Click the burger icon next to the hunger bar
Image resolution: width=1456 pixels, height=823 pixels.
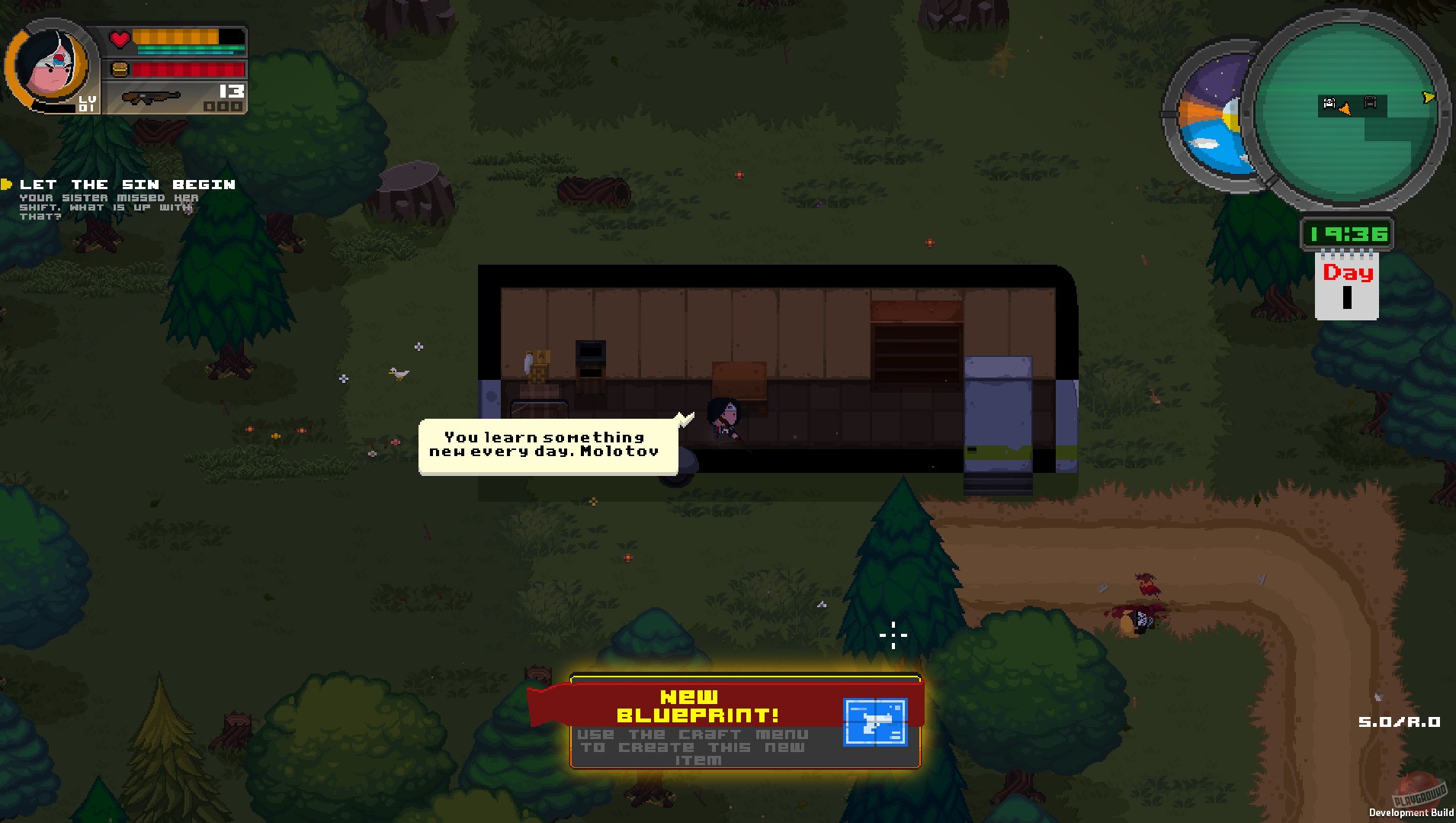point(120,69)
